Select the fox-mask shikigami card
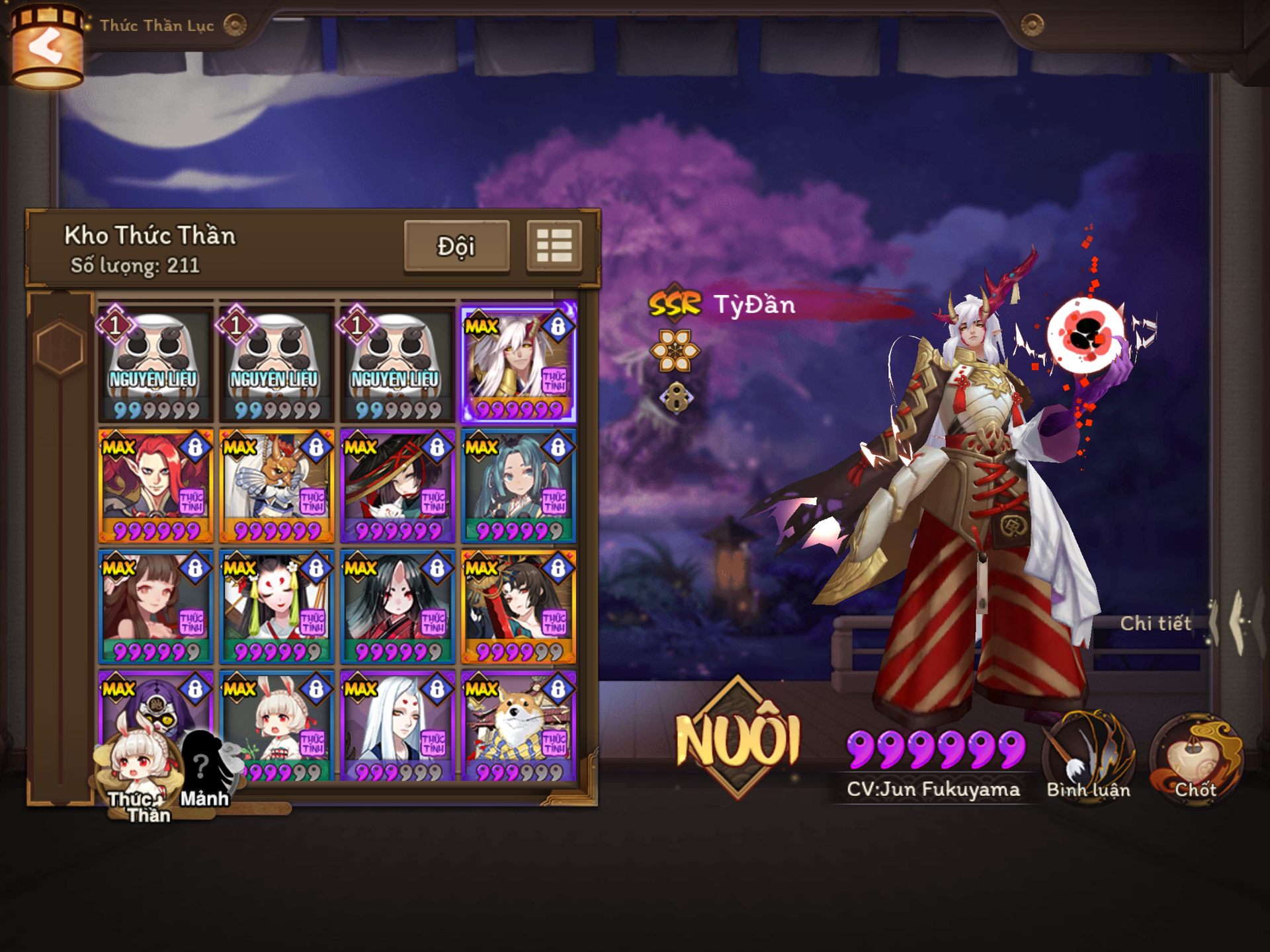This screenshot has width=1270, height=952. point(276,607)
